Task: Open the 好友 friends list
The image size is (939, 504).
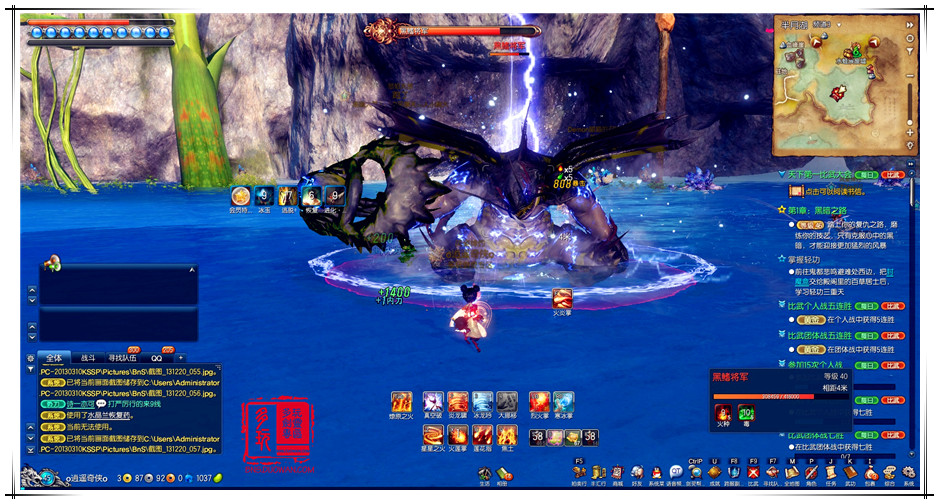Action: (x=637, y=473)
